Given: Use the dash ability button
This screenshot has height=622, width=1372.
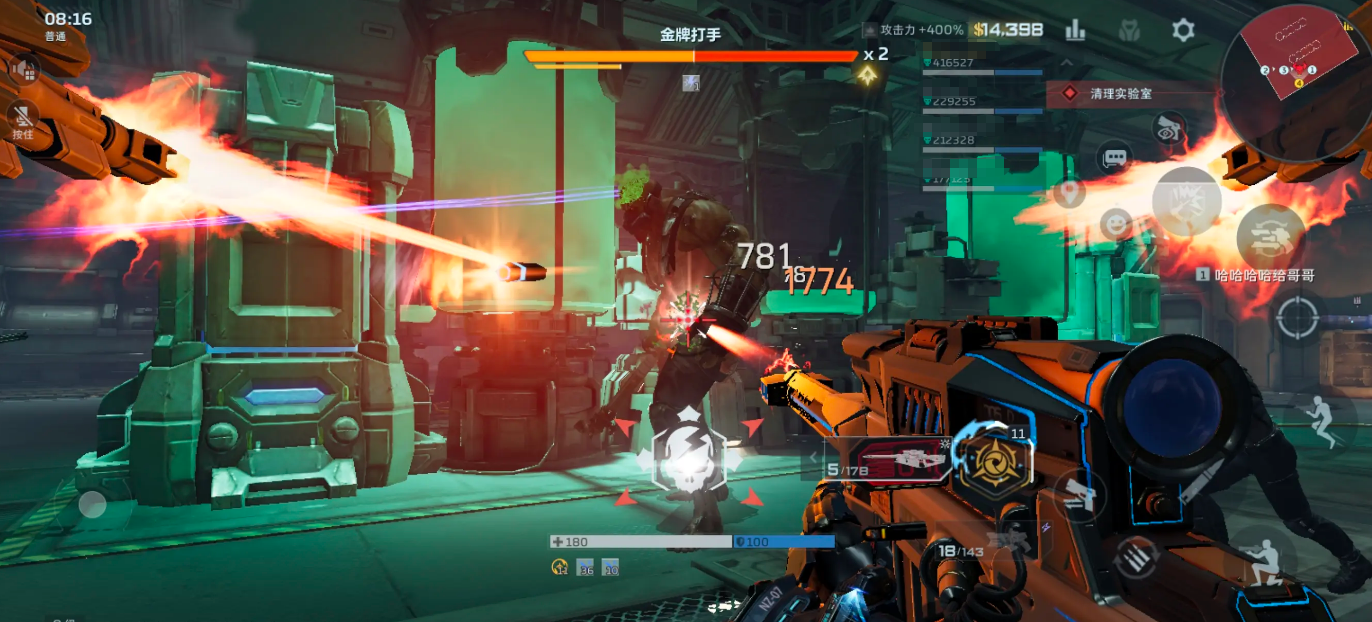Looking at the screenshot, I should tap(1270, 237).
